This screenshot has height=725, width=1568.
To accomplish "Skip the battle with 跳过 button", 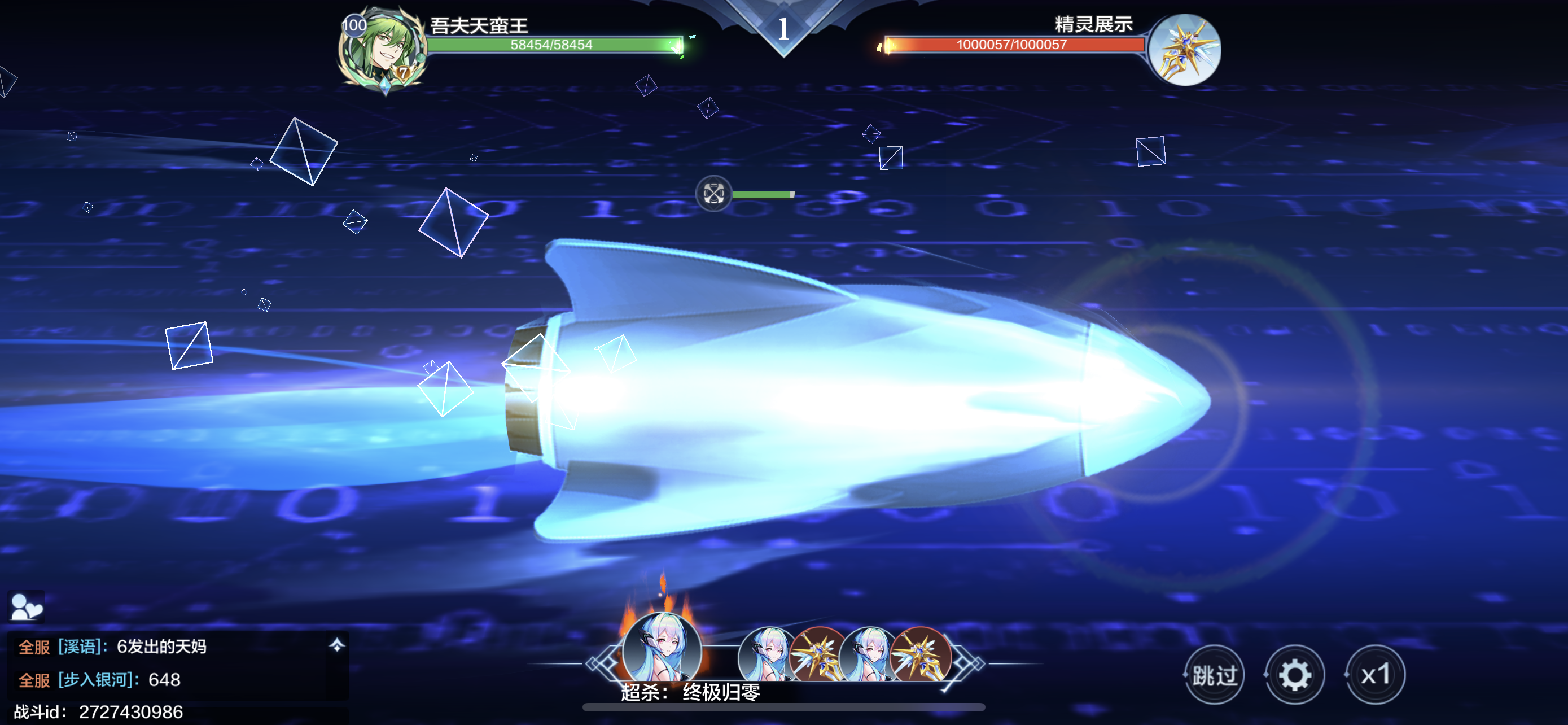I will click(x=1214, y=675).
